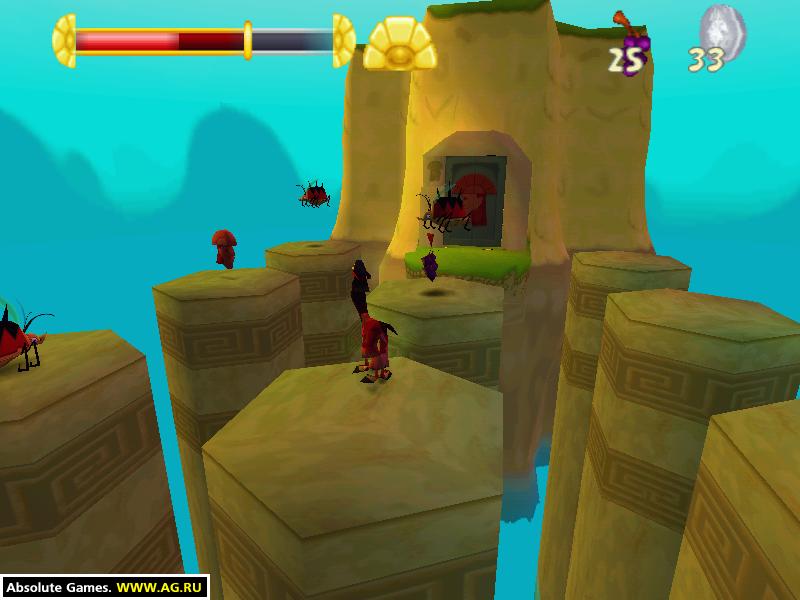Image resolution: width=800 pixels, height=600 pixels.
Task: Select the silver coin counter icon
Action: pyautogui.click(x=722, y=28)
